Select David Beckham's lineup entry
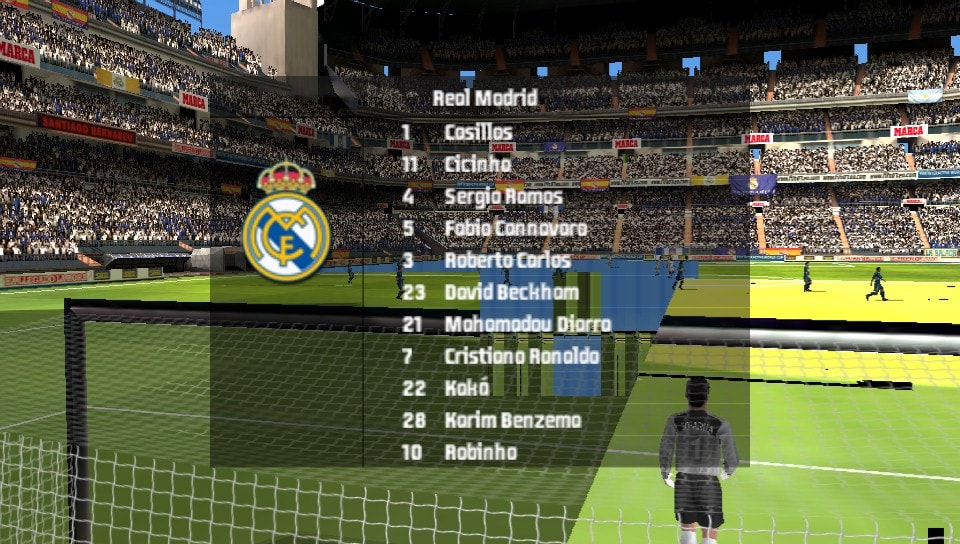Image resolution: width=960 pixels, height=544 pixels. point(511,292)
